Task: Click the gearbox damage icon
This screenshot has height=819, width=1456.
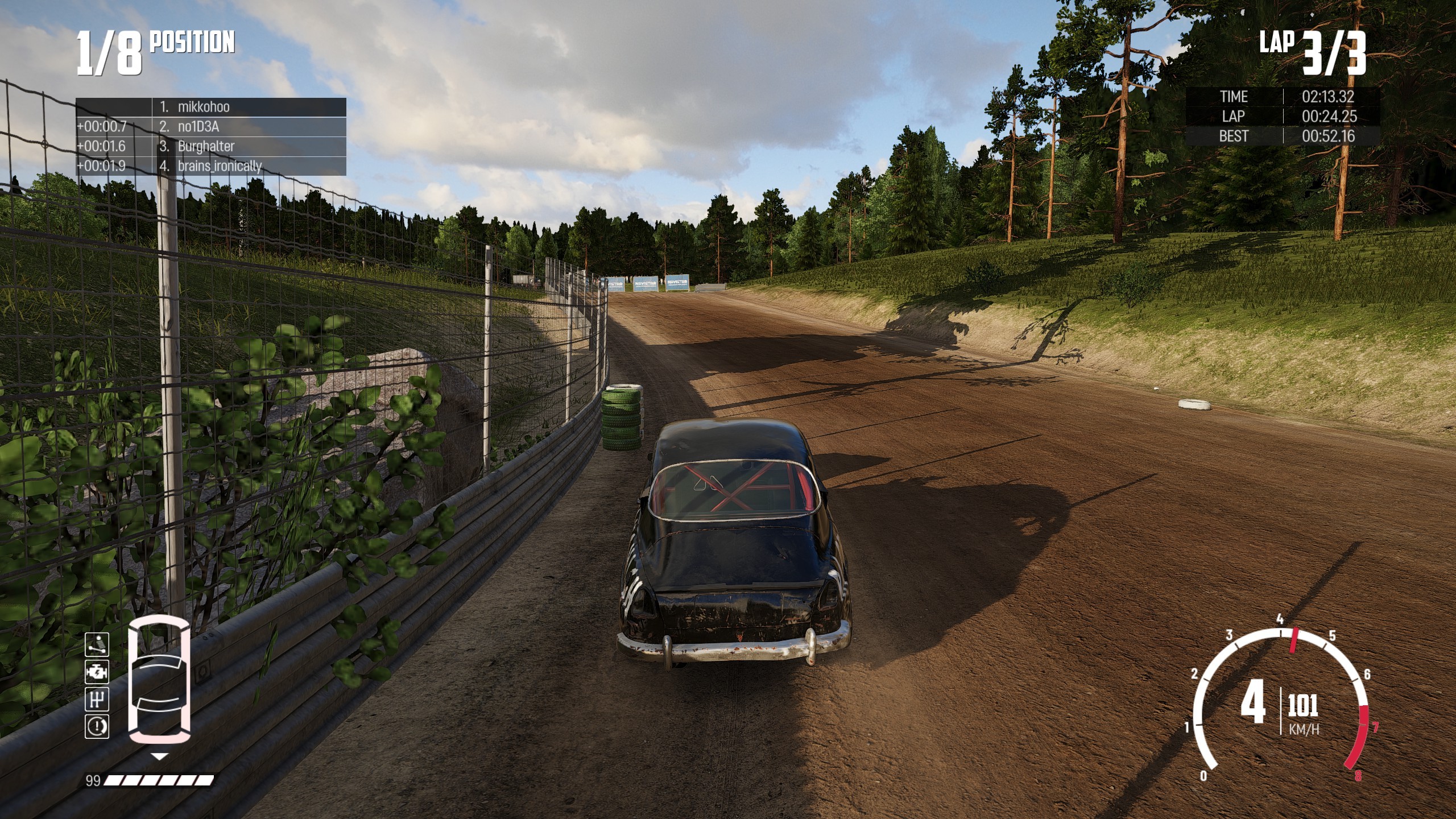Action: click(96, 699)
